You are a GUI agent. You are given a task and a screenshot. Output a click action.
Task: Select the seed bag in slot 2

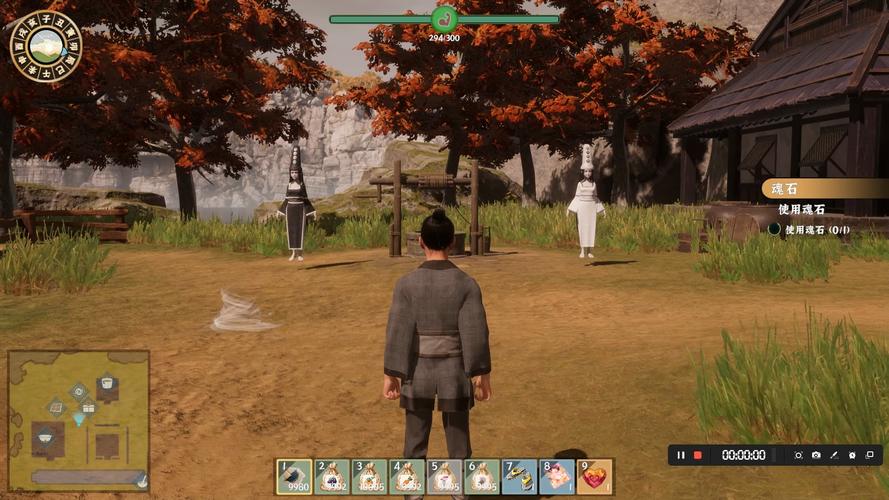click(x=332, y=477)
